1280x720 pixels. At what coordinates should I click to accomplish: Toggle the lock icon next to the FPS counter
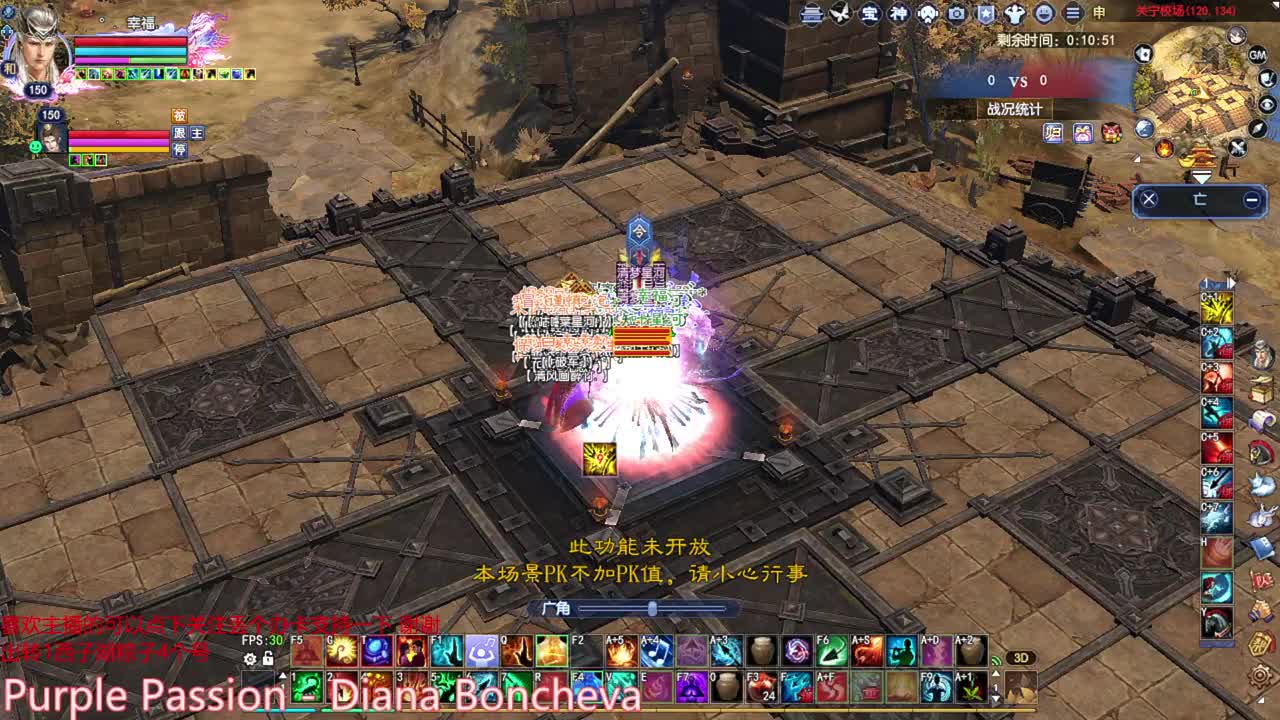coord(267,657)
